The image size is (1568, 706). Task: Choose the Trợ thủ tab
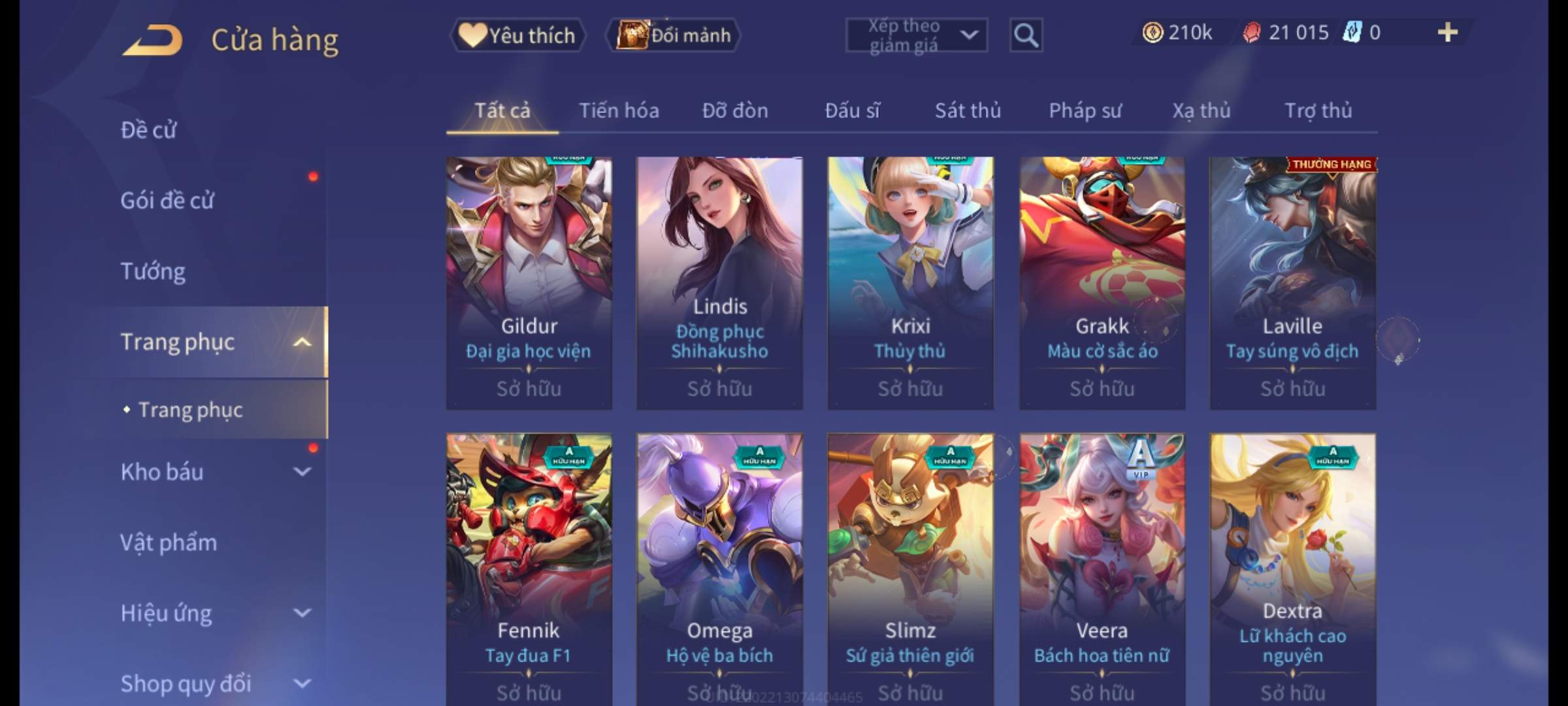(x=1318, y=110)
